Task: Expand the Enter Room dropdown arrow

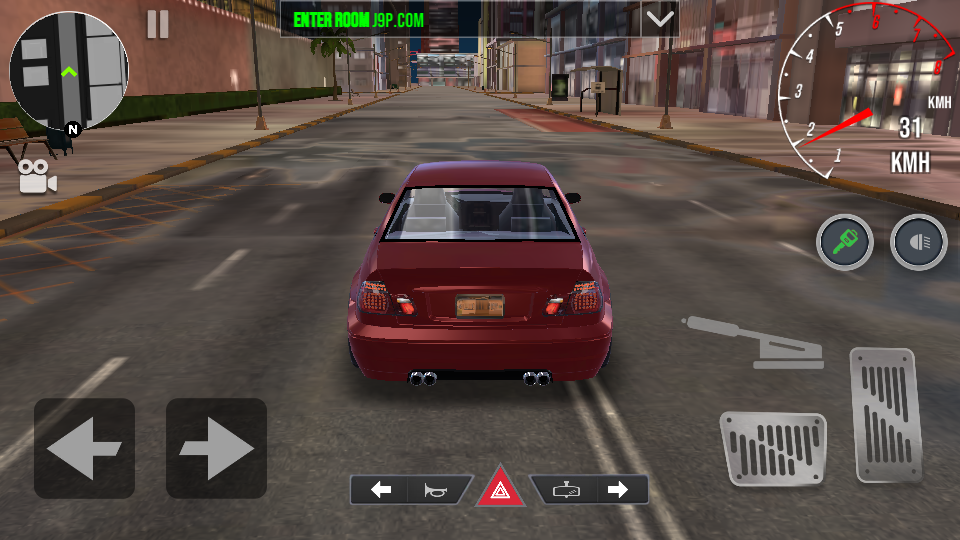Action: tap(659, 19)
